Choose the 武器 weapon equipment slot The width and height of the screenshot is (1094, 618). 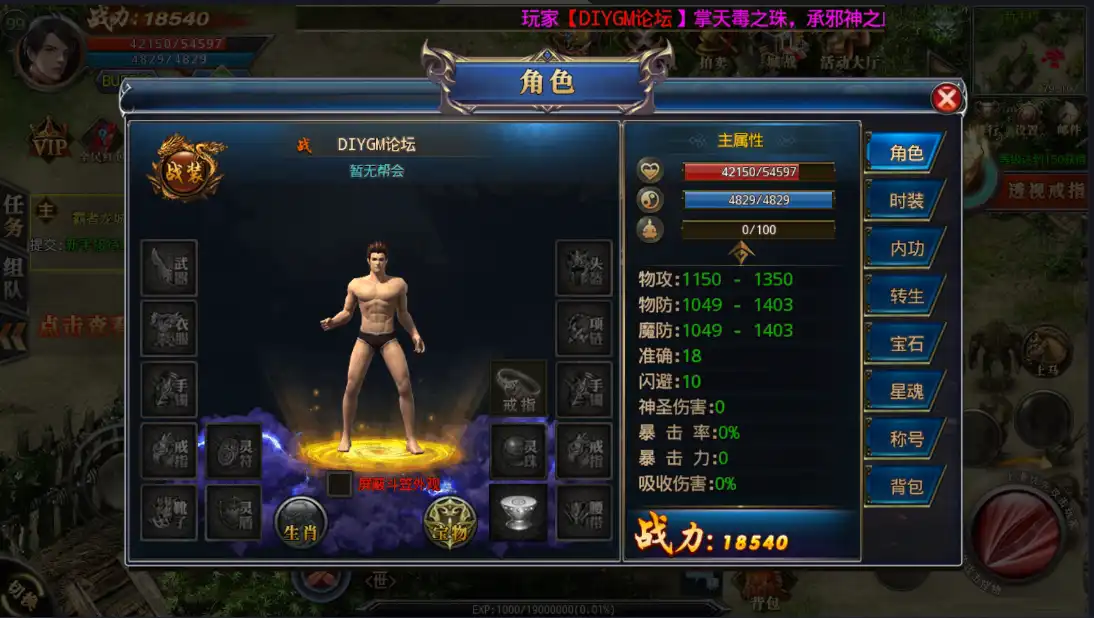(169, 267)
